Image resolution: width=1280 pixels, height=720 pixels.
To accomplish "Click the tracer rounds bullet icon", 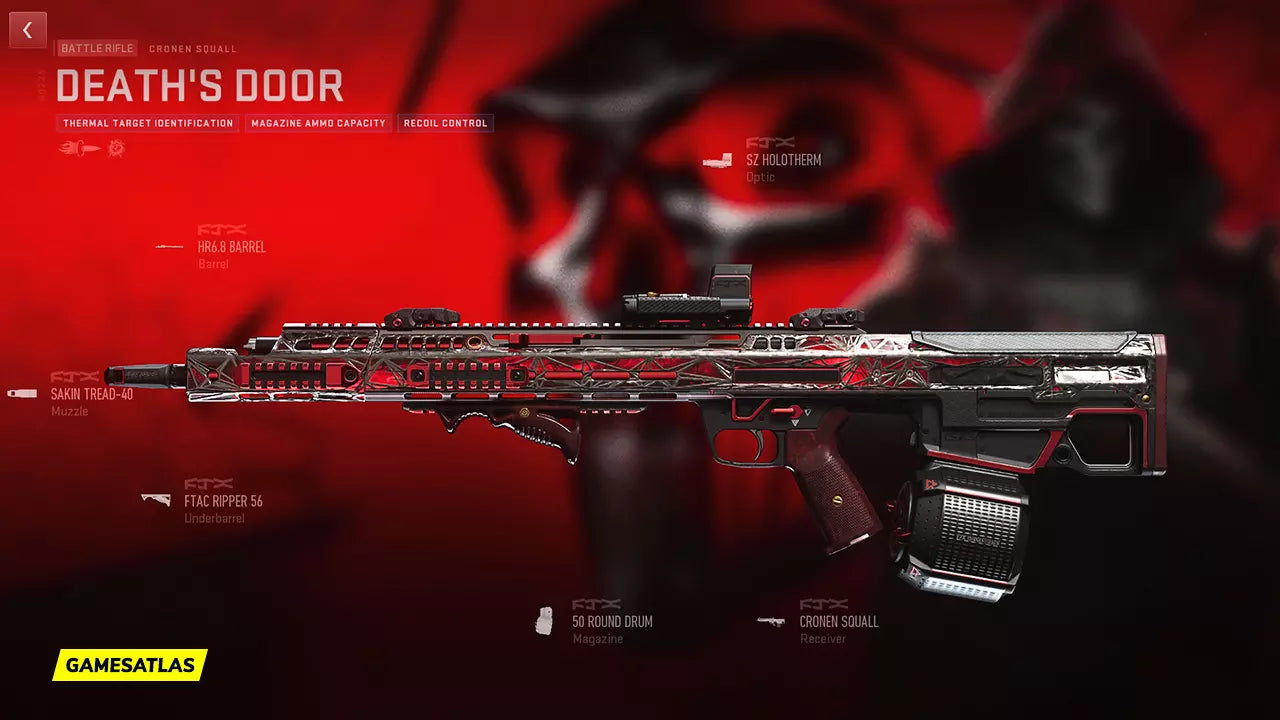I will (x=79, y=149).
